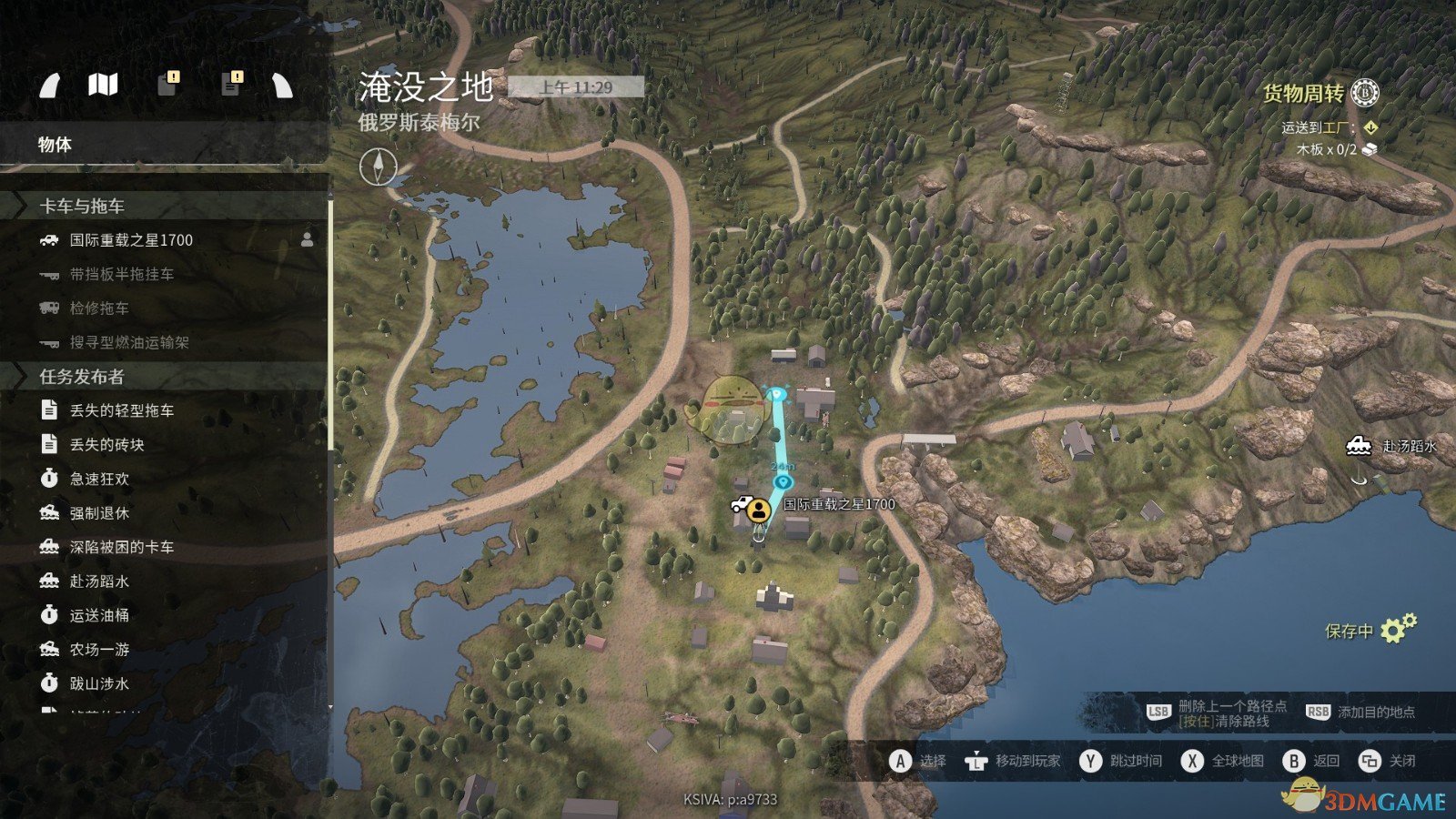
Task: Click the yellow player truck map marker
Action: point(757,510)
